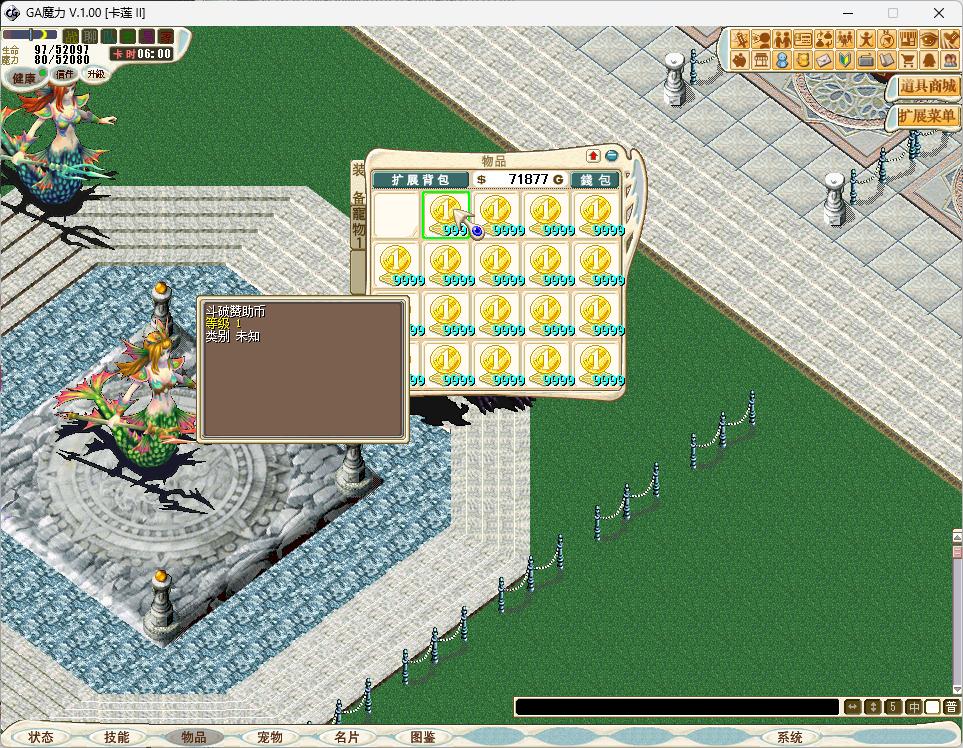Maximize the game window

tap(893, 13)
